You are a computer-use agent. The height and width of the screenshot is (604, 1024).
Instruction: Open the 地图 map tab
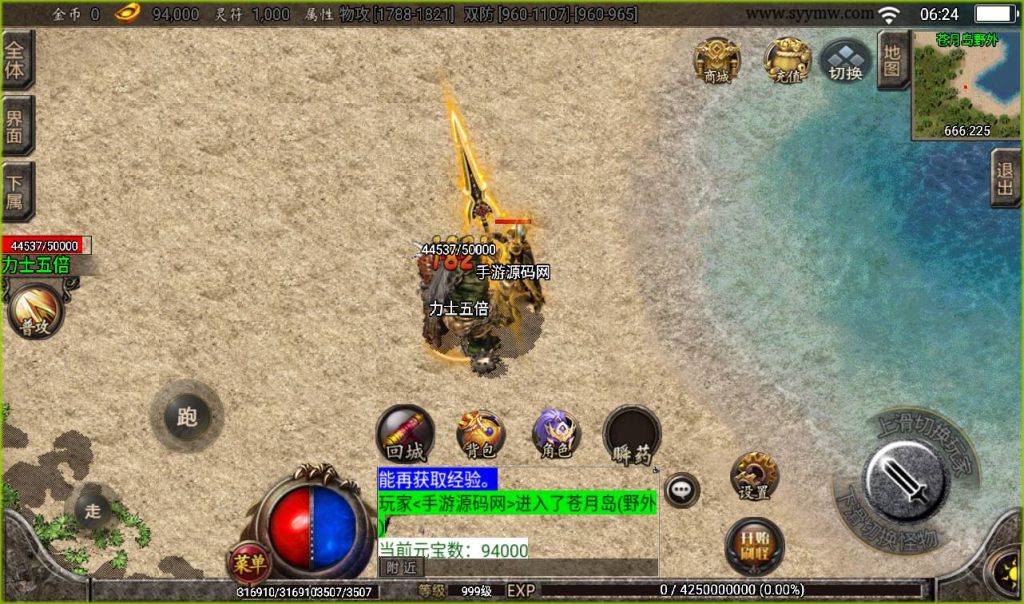click(893, 60)
